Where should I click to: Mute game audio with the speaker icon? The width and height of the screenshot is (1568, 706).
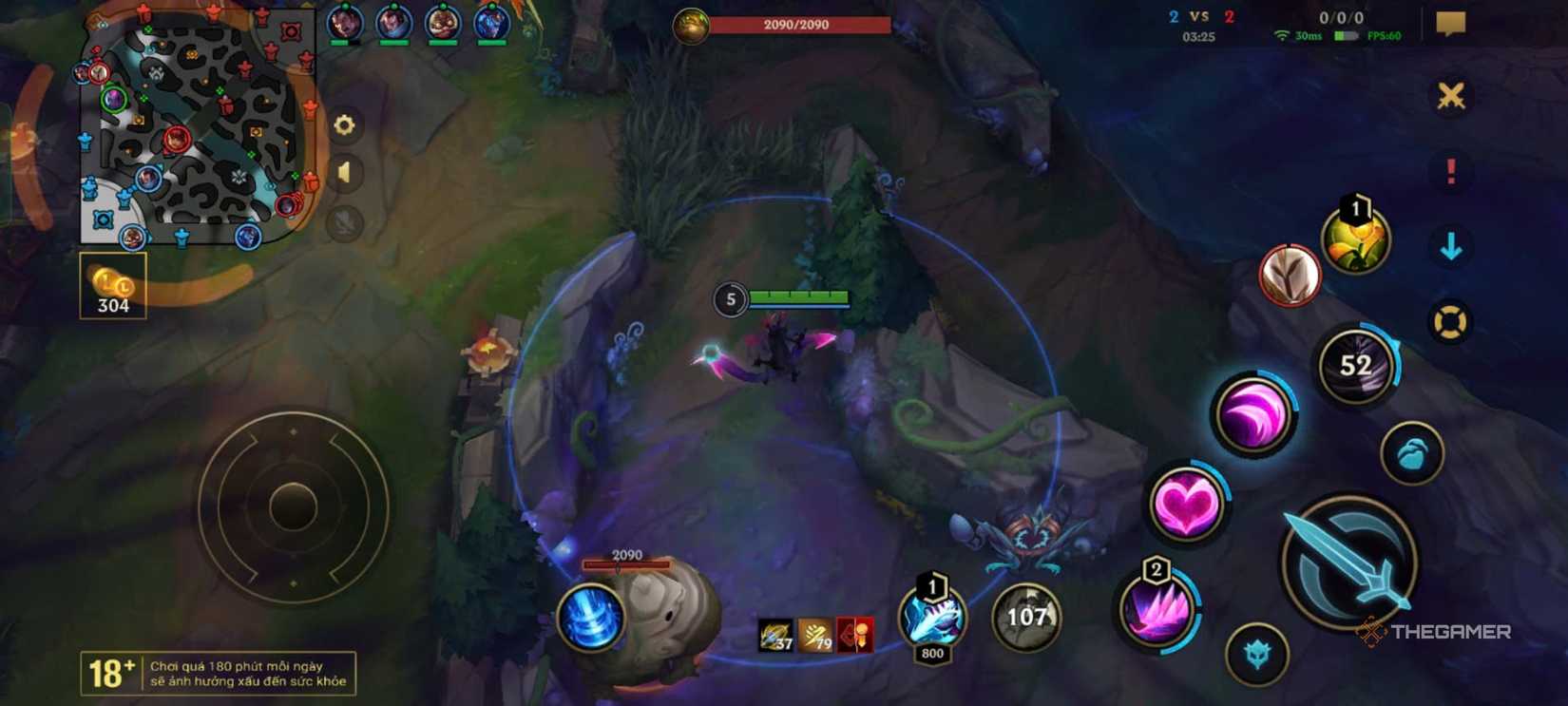(344, 173)
